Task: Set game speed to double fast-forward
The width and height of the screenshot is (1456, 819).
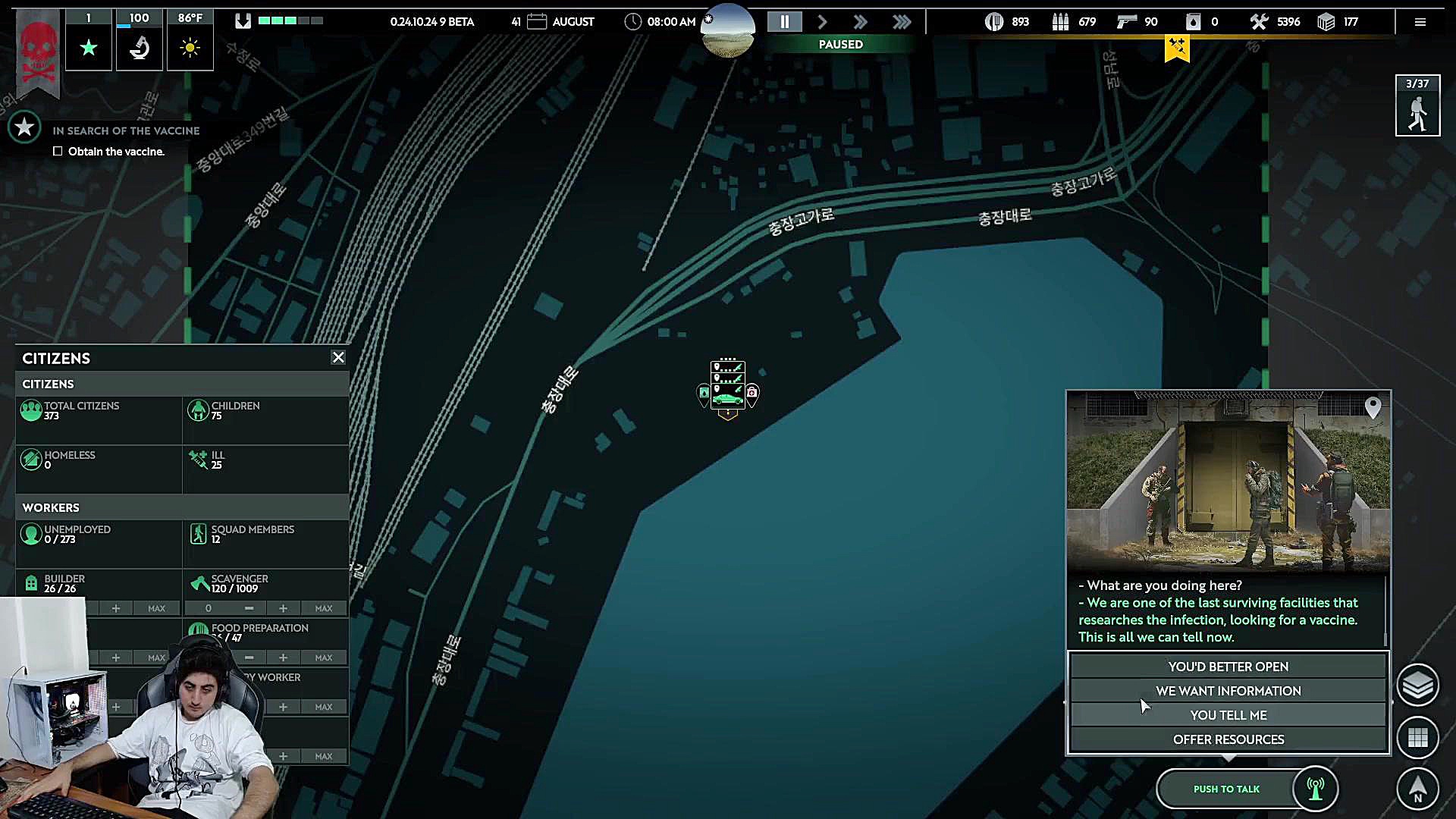Action: 860,22
